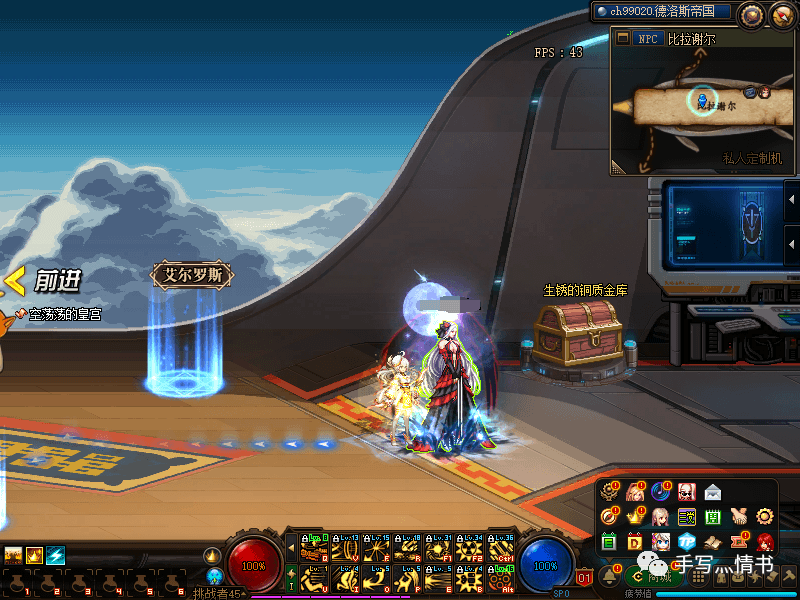Open the green 周 weekly calendar icon

click(713, 517)
